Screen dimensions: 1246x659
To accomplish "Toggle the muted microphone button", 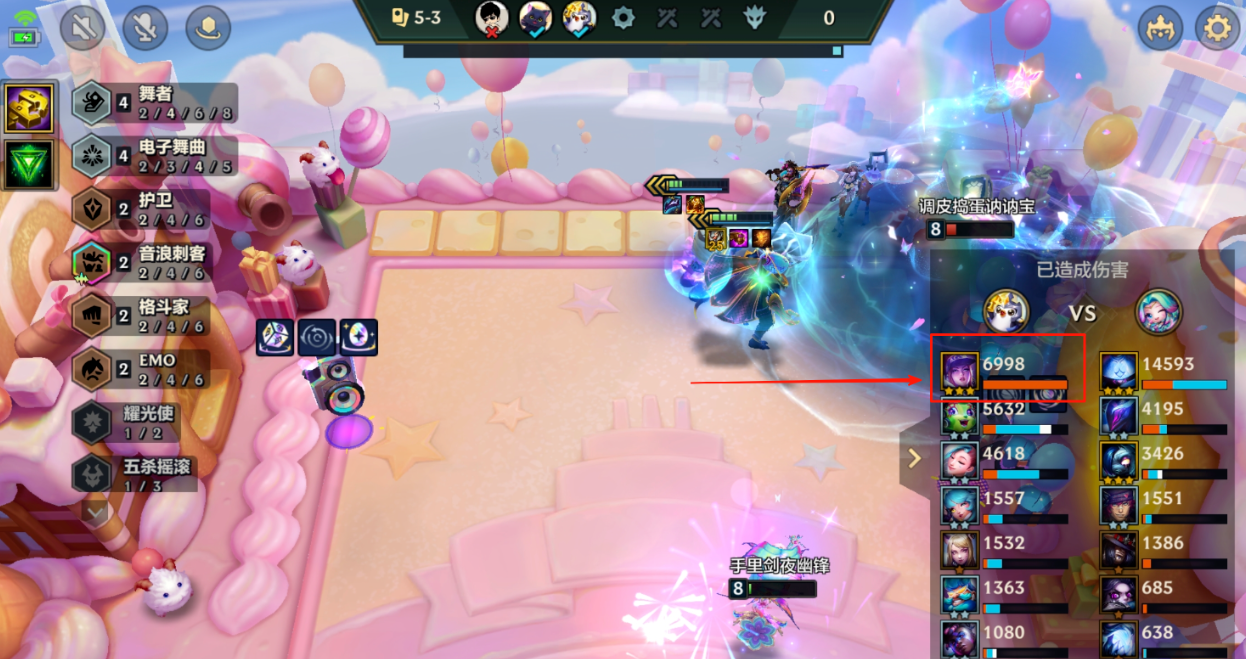I will pyautogui.click(x=146, y=28).
